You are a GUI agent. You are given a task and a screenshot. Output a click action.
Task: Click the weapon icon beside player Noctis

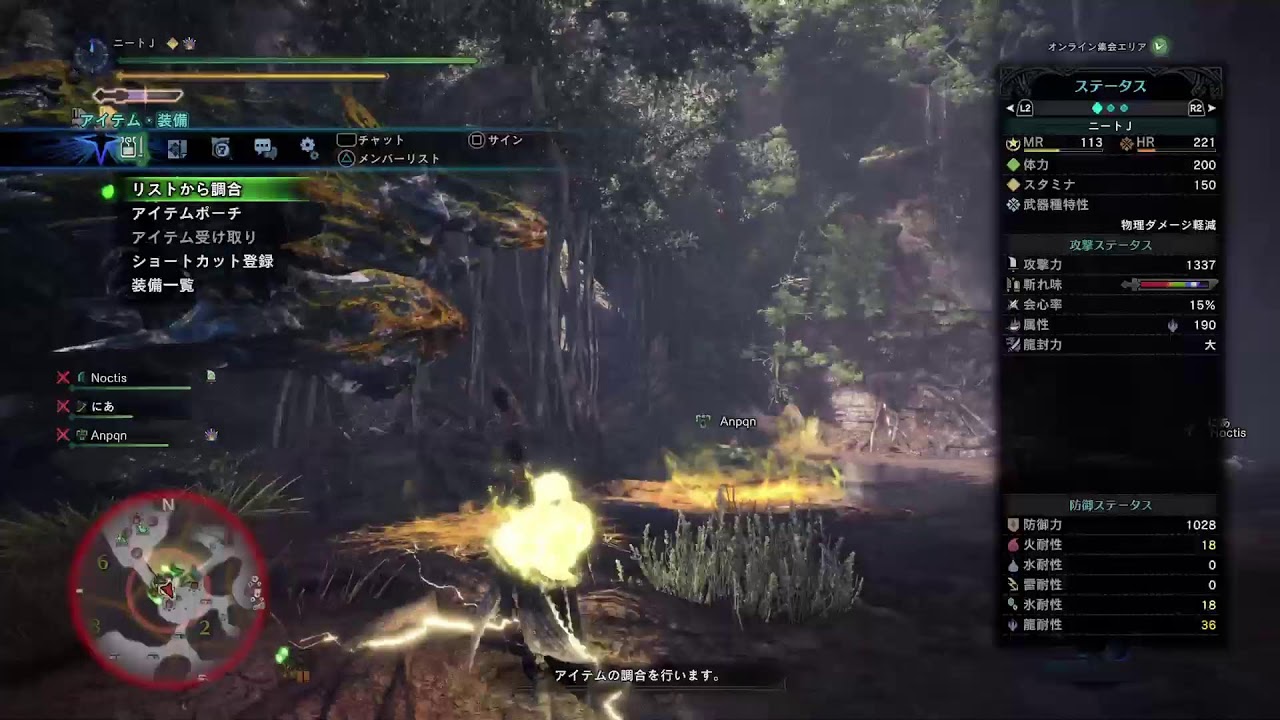[80, 377]
